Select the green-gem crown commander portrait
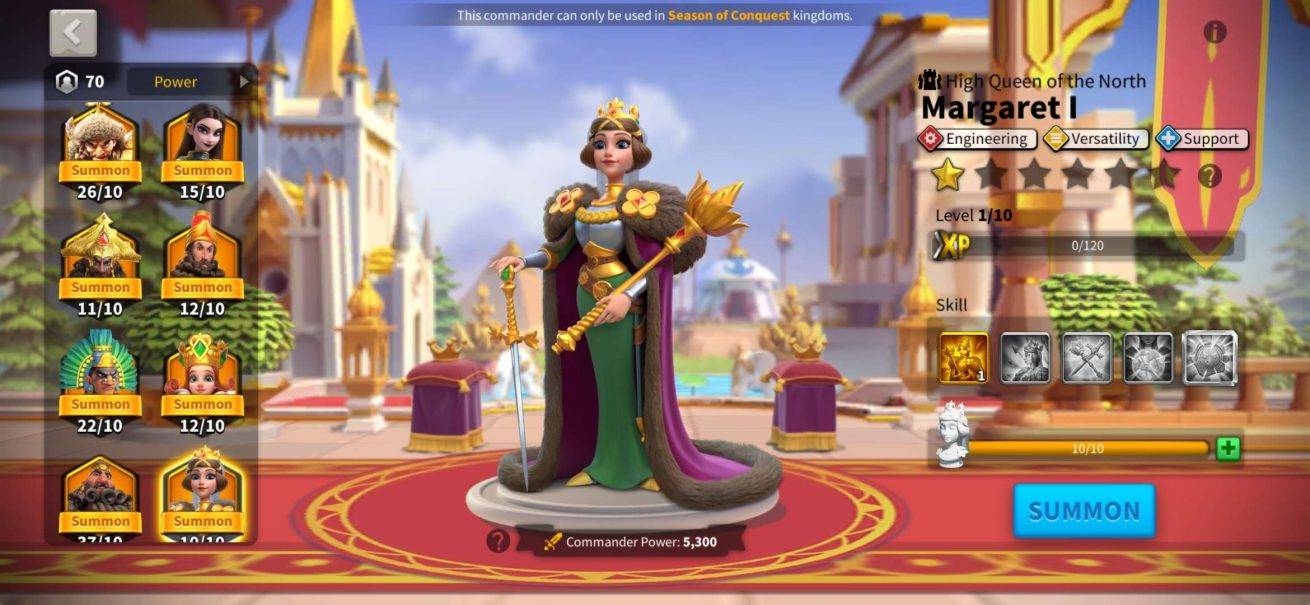This screenshot has width=1310, height=605. tap(202, 373)
